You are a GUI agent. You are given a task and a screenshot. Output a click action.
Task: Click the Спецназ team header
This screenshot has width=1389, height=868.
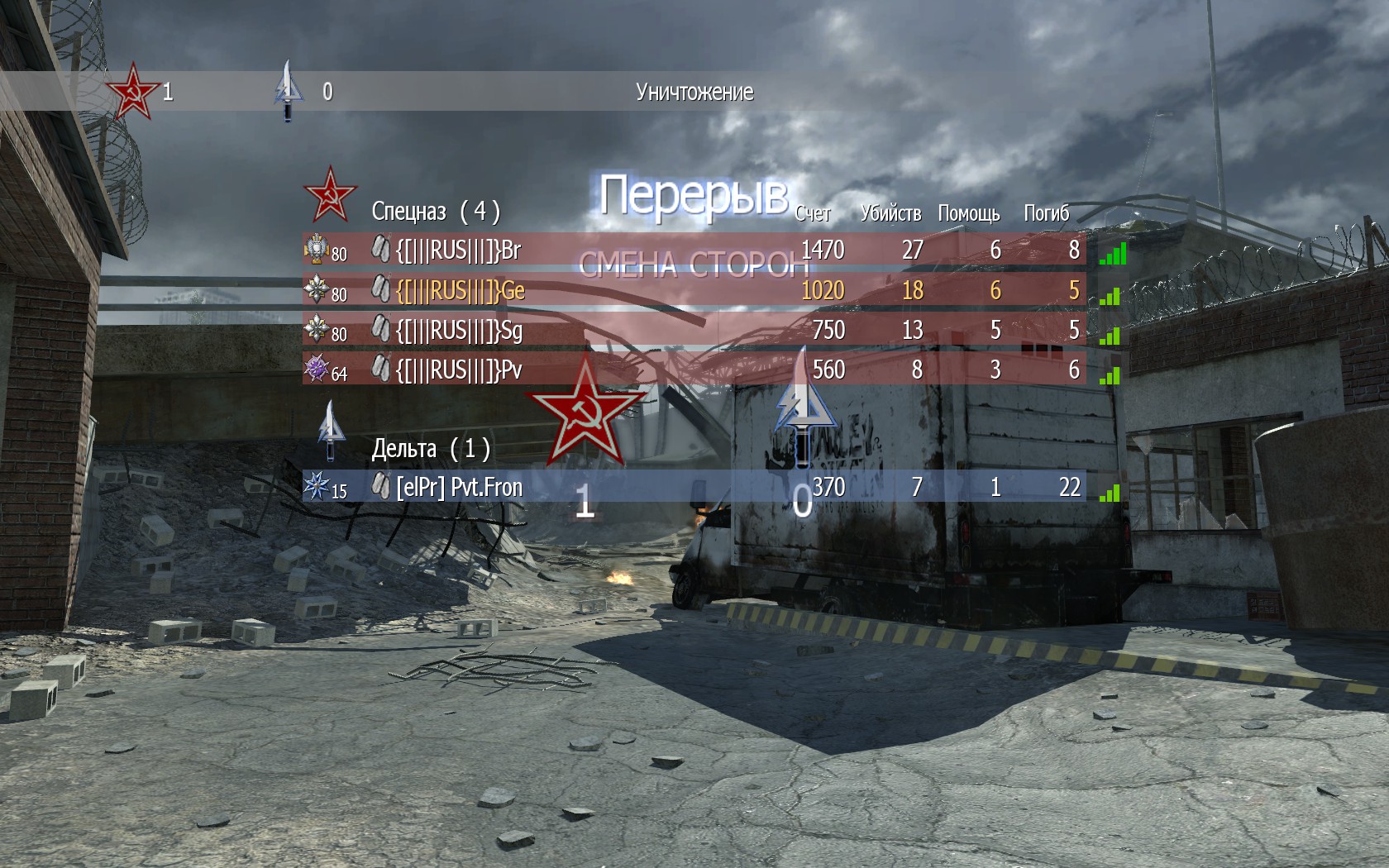[x=435, y=212]
